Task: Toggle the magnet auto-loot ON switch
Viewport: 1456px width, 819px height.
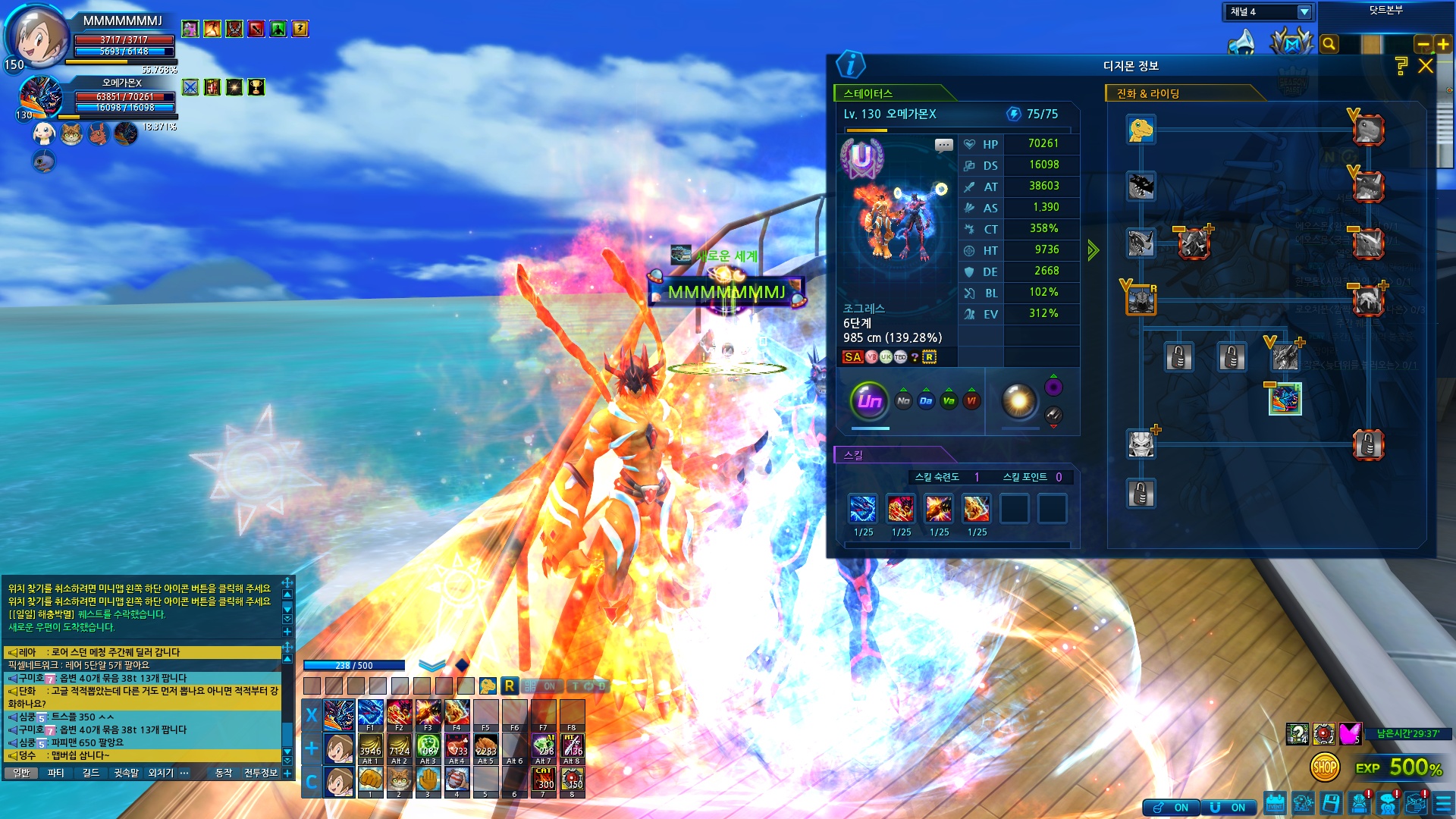Action: pos(1229,808)
